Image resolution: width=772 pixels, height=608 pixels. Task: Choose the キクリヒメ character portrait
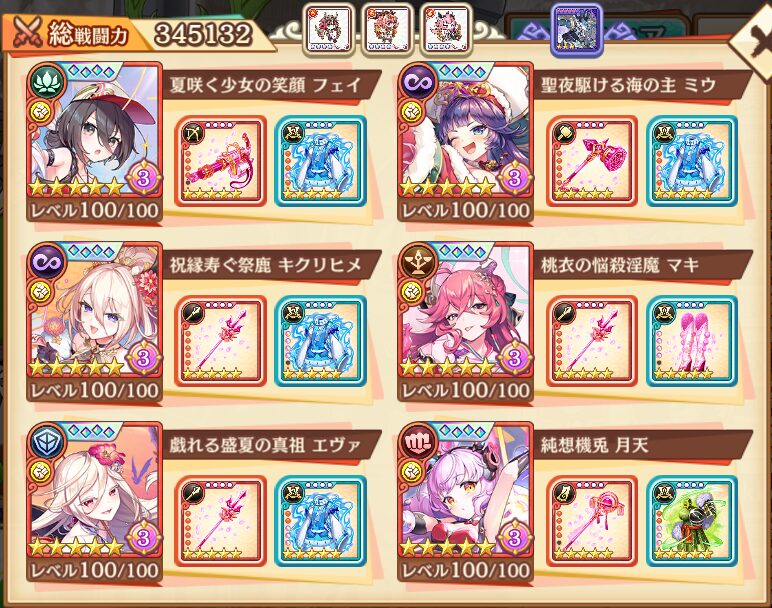(x=95, y=310)
